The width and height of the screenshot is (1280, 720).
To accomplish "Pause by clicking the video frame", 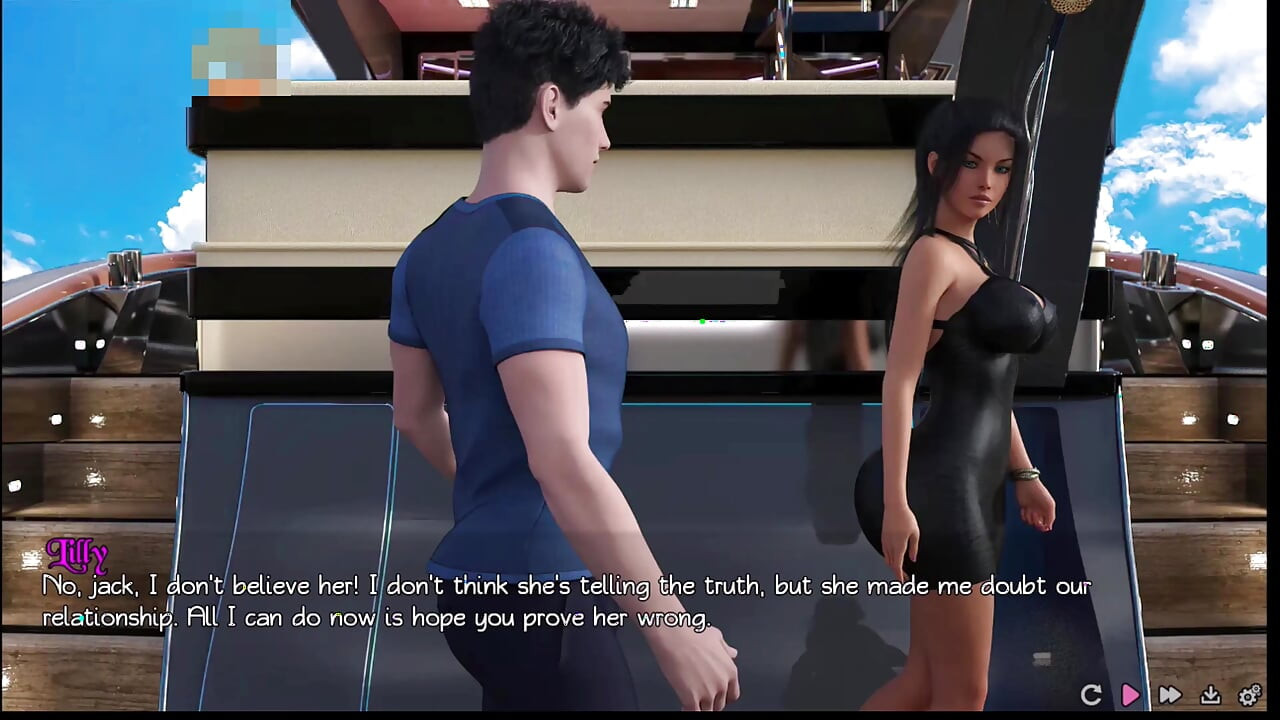I will 640,300.
